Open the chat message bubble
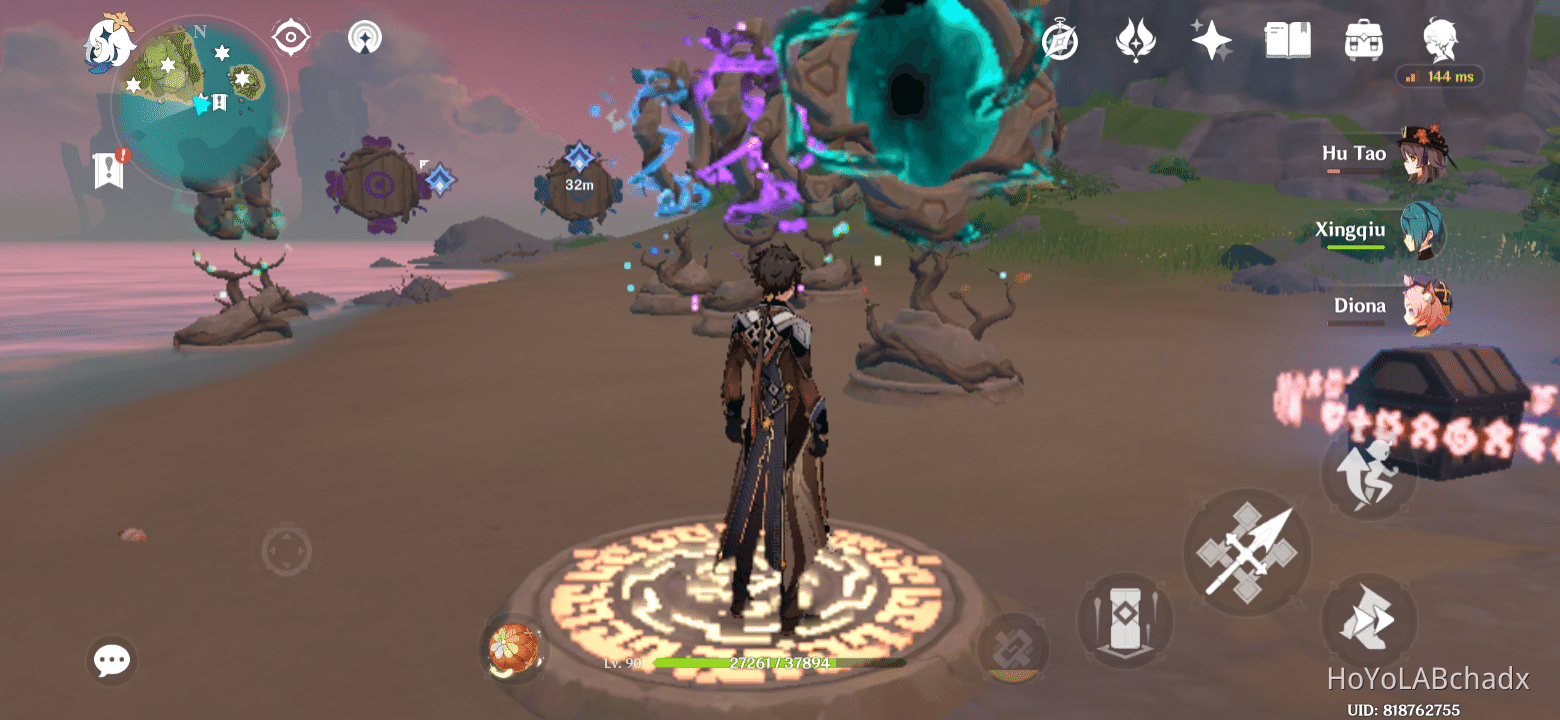 pos(111,660)
